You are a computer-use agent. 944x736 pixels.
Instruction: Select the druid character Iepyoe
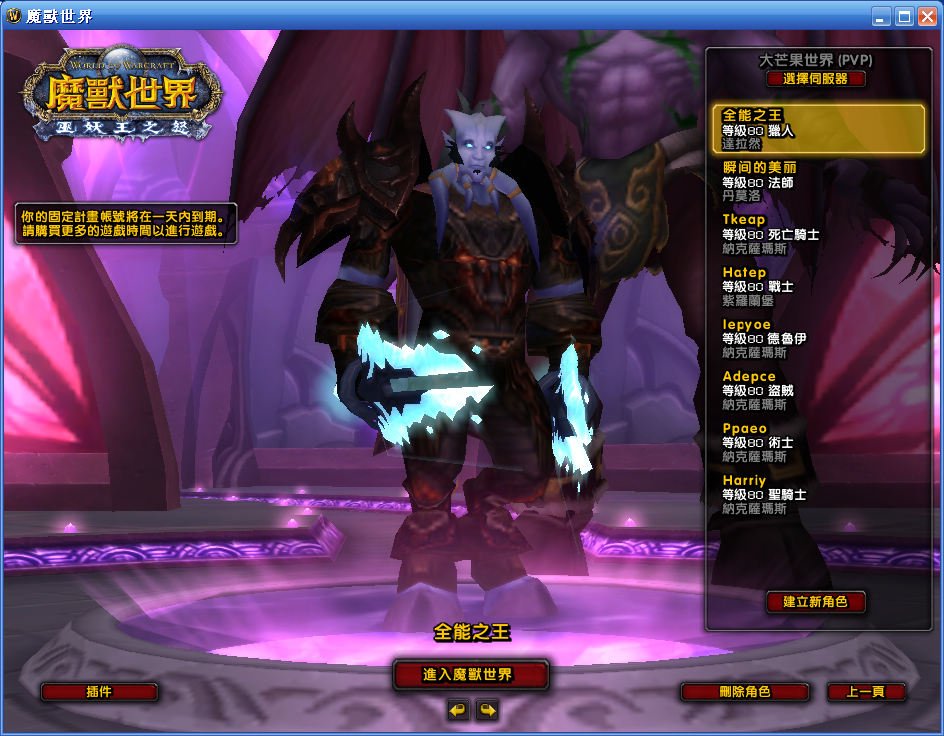[x=817, y=338]
